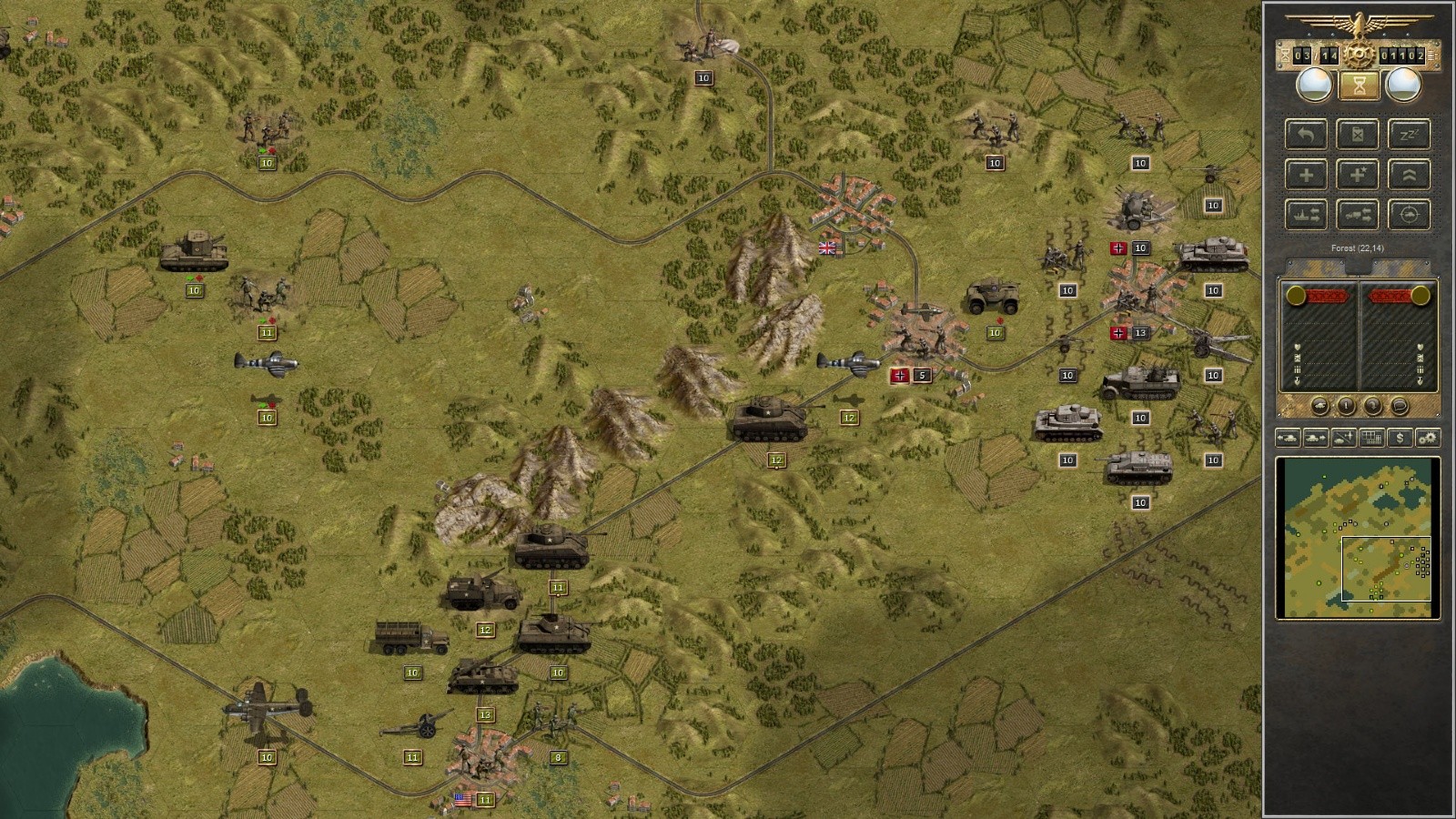The width and height of the screenshot is (1456, 819).
Task: End the turn with the hourglass button
Action: pos(1359,86)
